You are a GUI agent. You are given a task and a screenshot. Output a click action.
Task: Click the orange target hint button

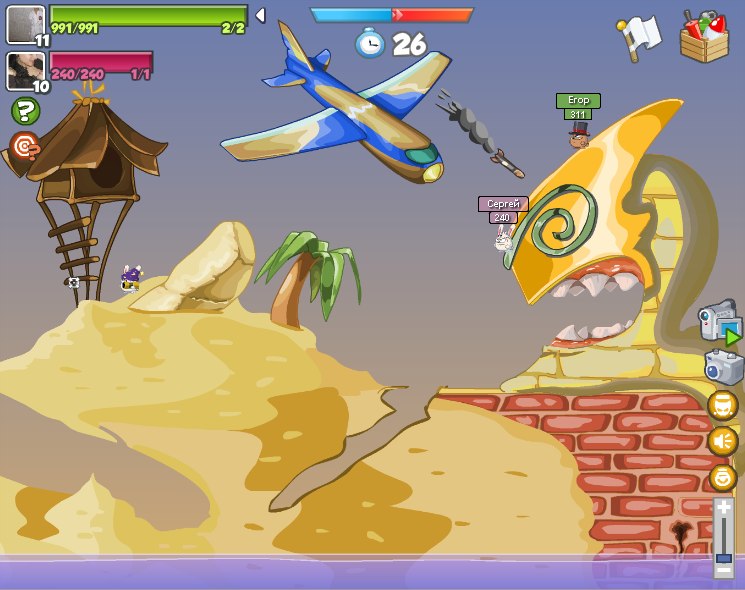point(25,147)
